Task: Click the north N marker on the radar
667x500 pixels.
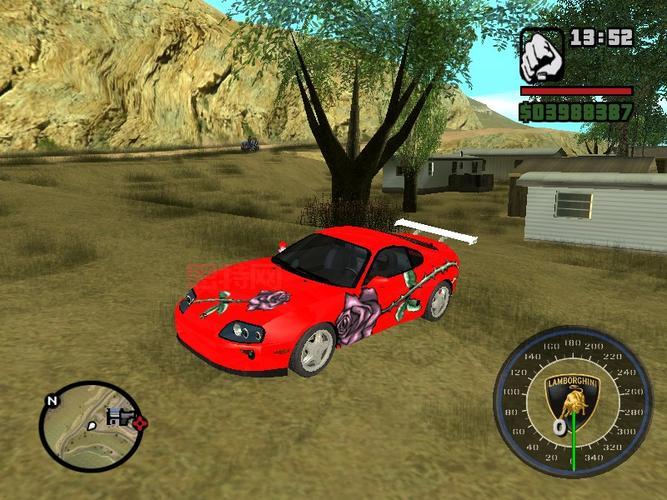Action: 51,400
